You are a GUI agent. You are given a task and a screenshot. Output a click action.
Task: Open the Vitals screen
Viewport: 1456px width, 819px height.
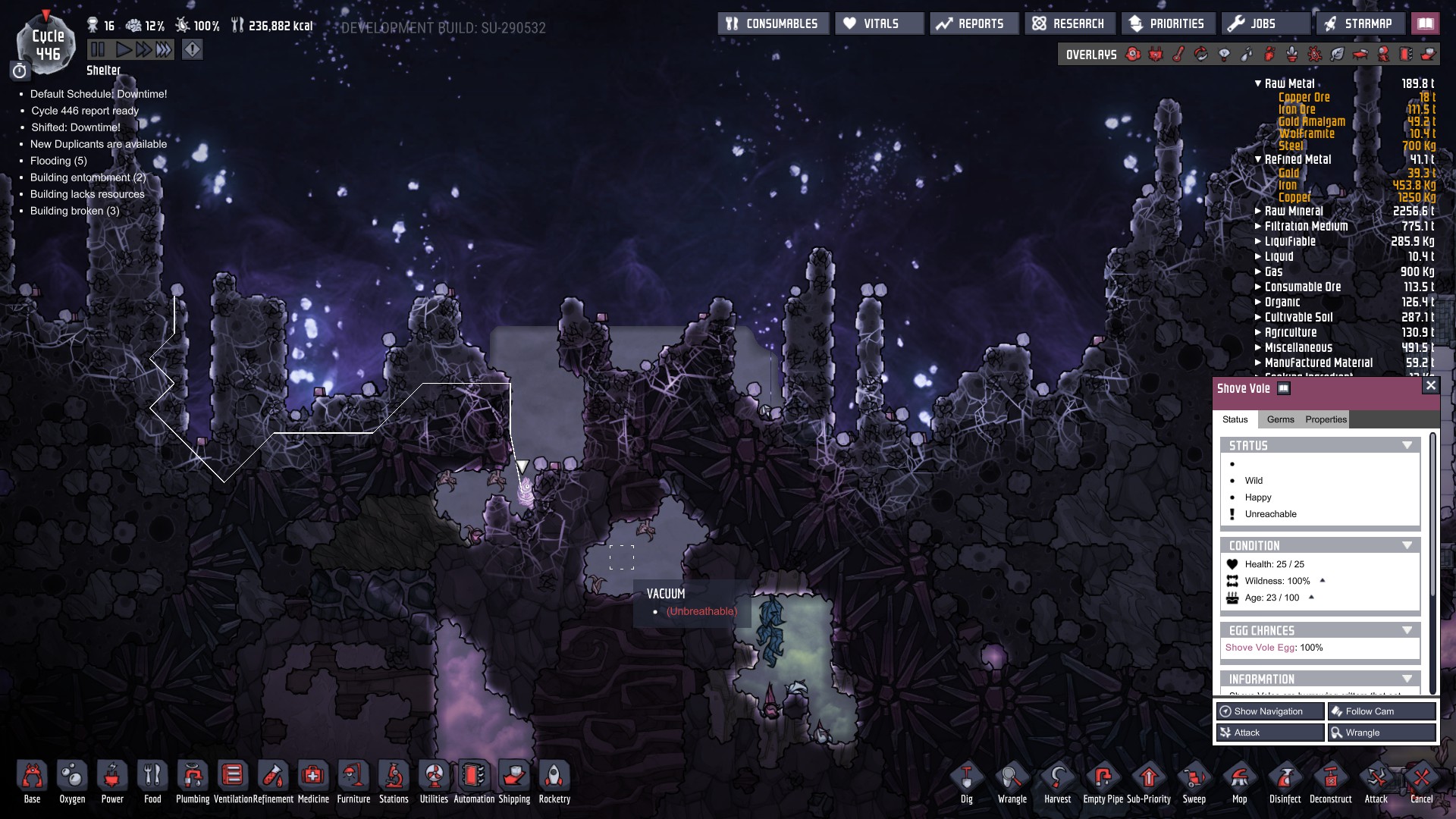tap(879, 24)
